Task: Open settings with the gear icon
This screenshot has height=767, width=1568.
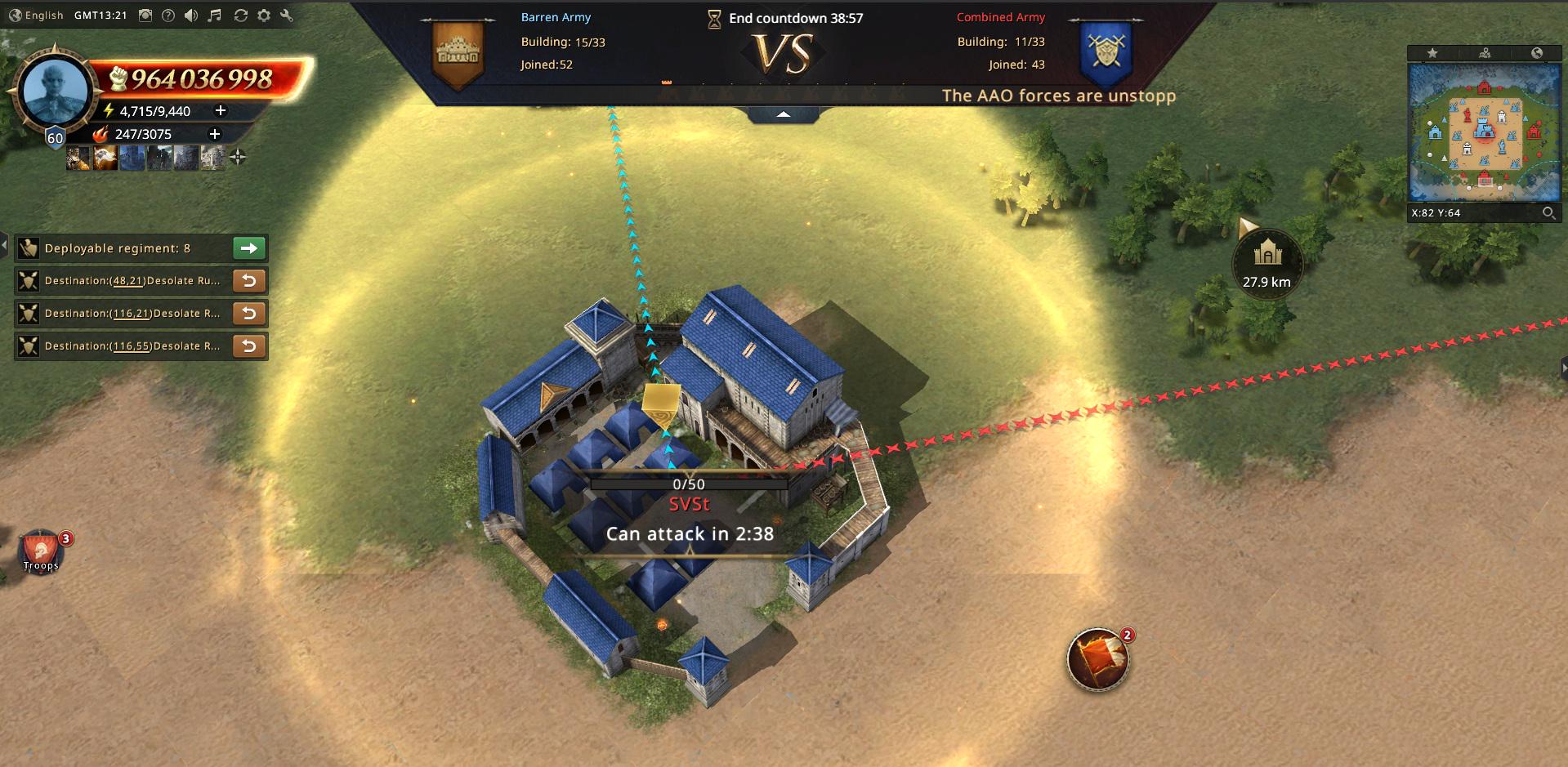Action: point(264,16)
